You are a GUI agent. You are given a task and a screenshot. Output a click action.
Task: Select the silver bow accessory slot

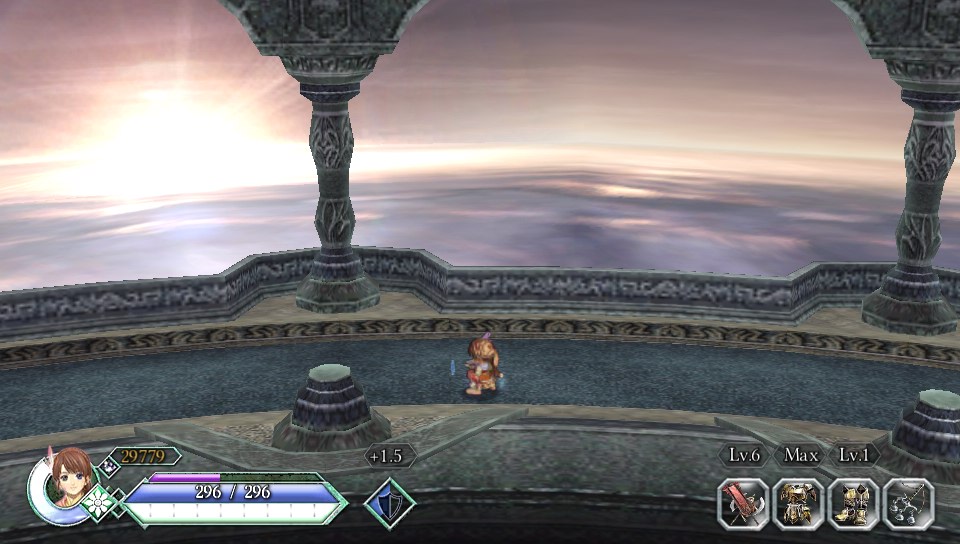coord(908,504)
